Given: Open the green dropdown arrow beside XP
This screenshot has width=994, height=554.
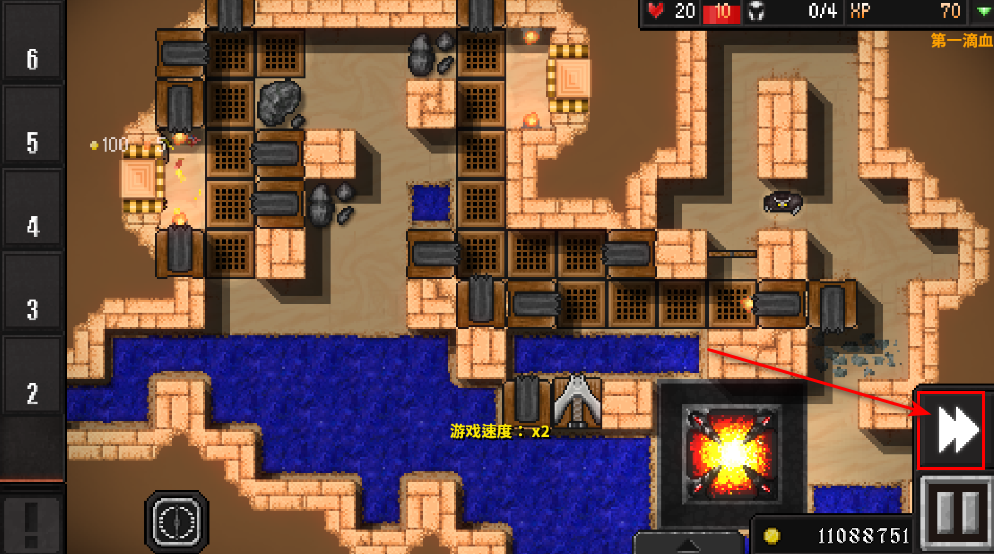Looking at the screenshot, I should pyautogui.click(x=982, y=12).
